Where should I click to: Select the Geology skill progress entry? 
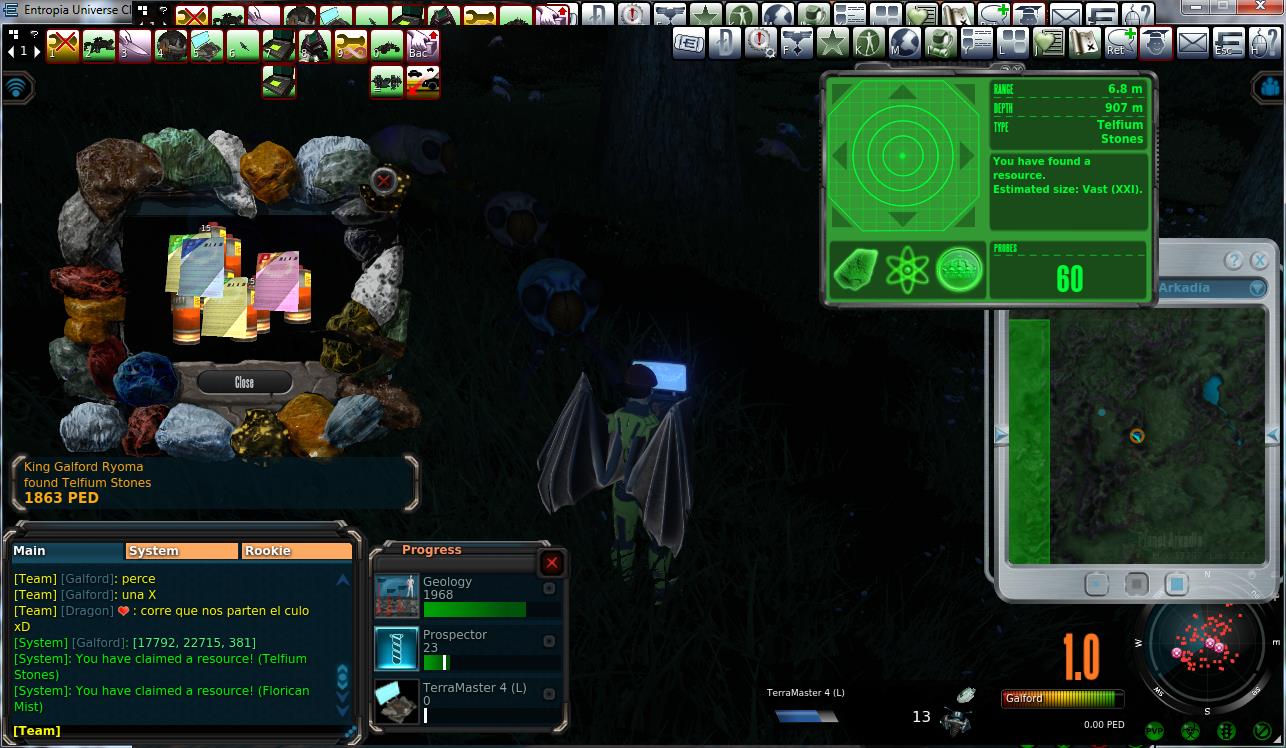pyautogui.click(x=466, y=596)
